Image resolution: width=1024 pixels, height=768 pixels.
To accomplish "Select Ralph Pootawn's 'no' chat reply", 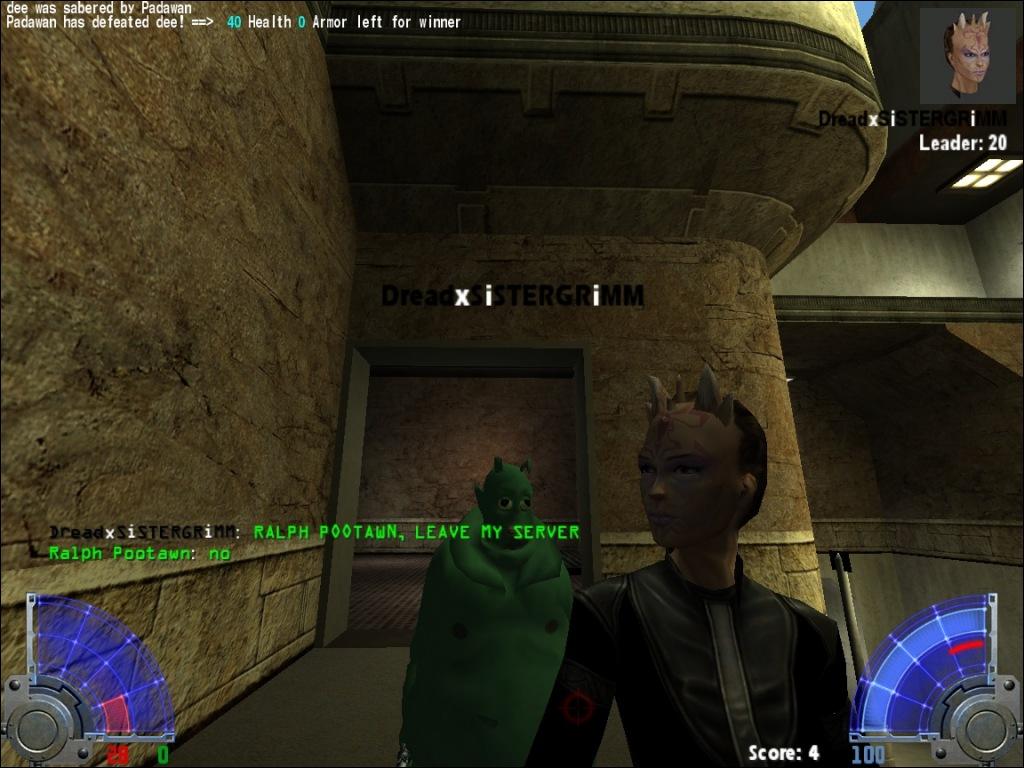I will [x=140, y=552].
